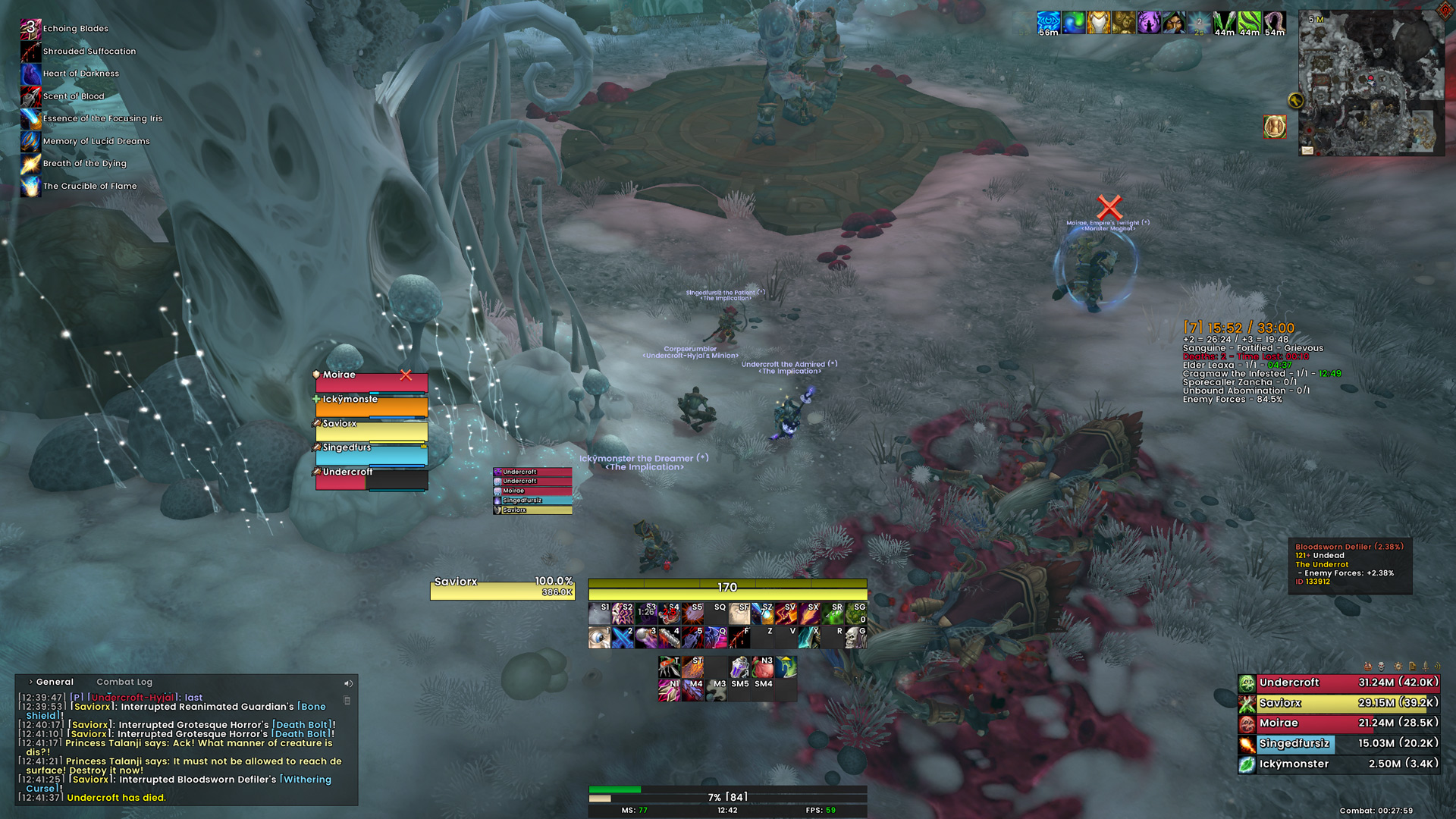Click the Heart of Darkness icon
Viewport: 1456px width, 819px height.
tap(30, 74)
